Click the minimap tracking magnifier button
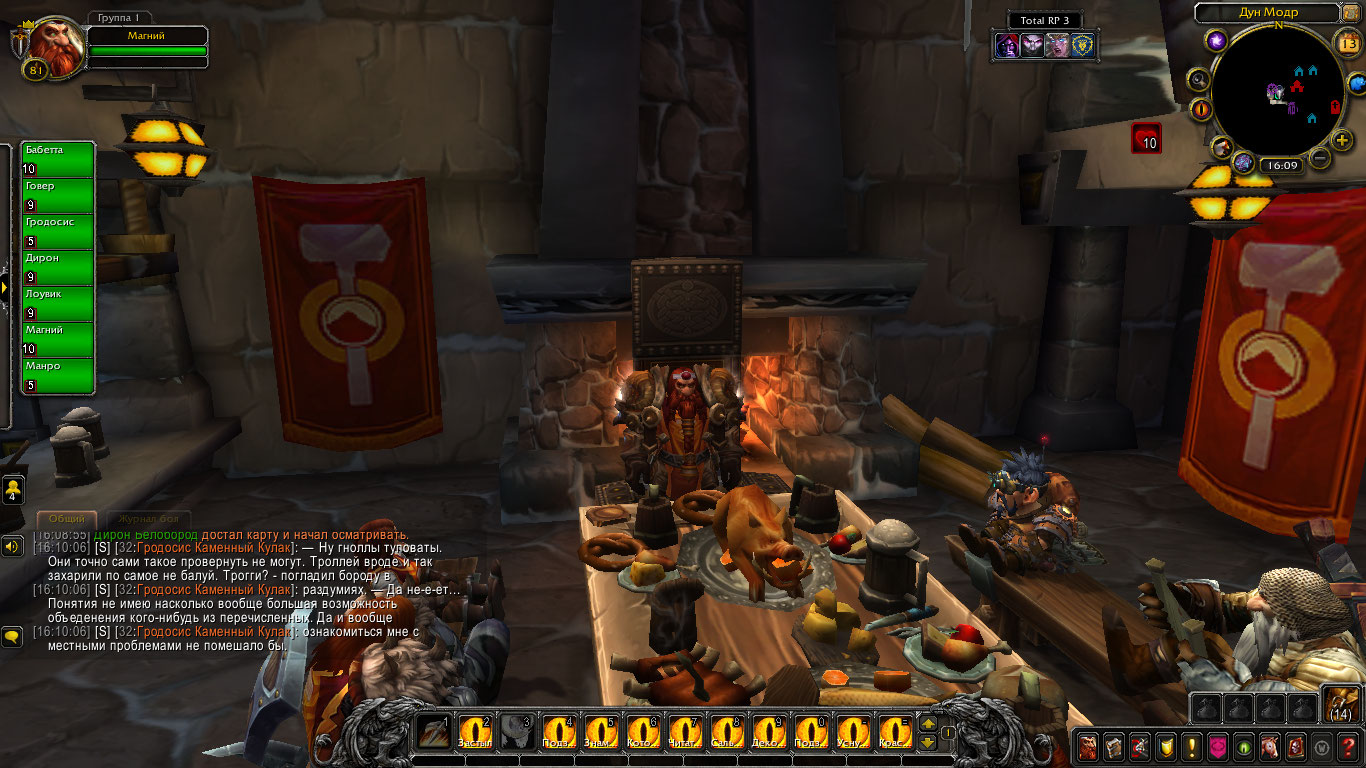 1198,80
